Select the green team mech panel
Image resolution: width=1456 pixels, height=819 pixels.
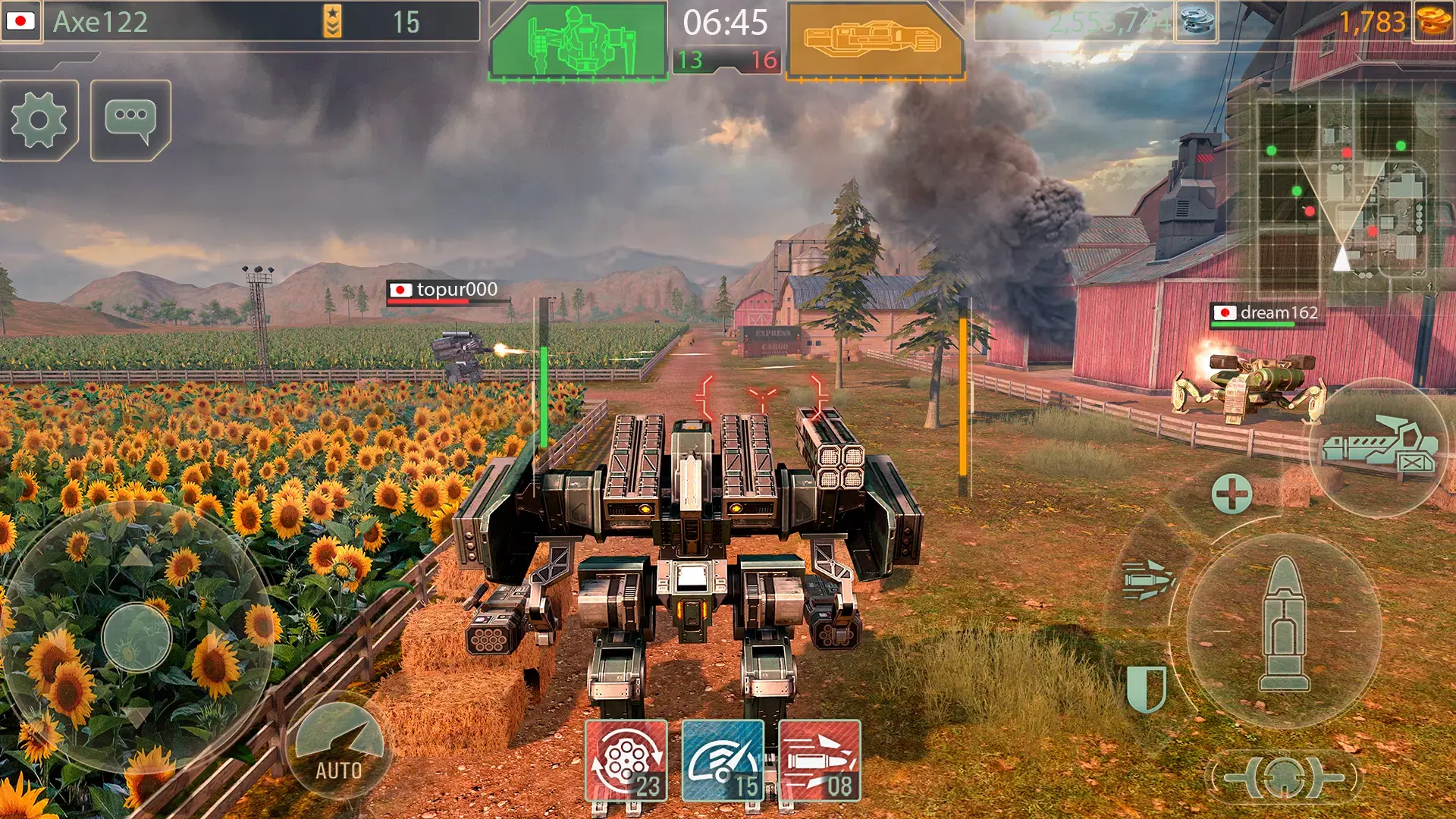tap(578, 41)
